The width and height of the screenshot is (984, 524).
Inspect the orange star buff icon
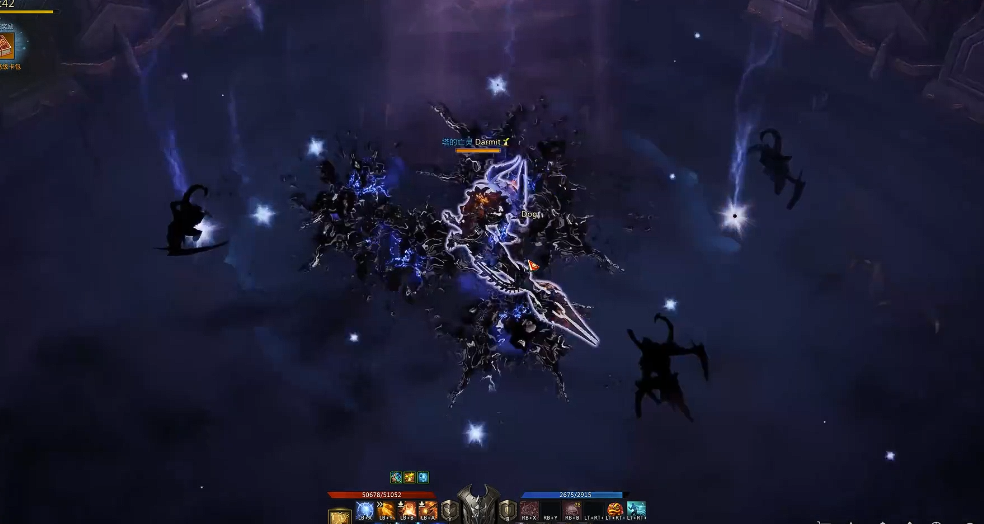tap(409, 478)
